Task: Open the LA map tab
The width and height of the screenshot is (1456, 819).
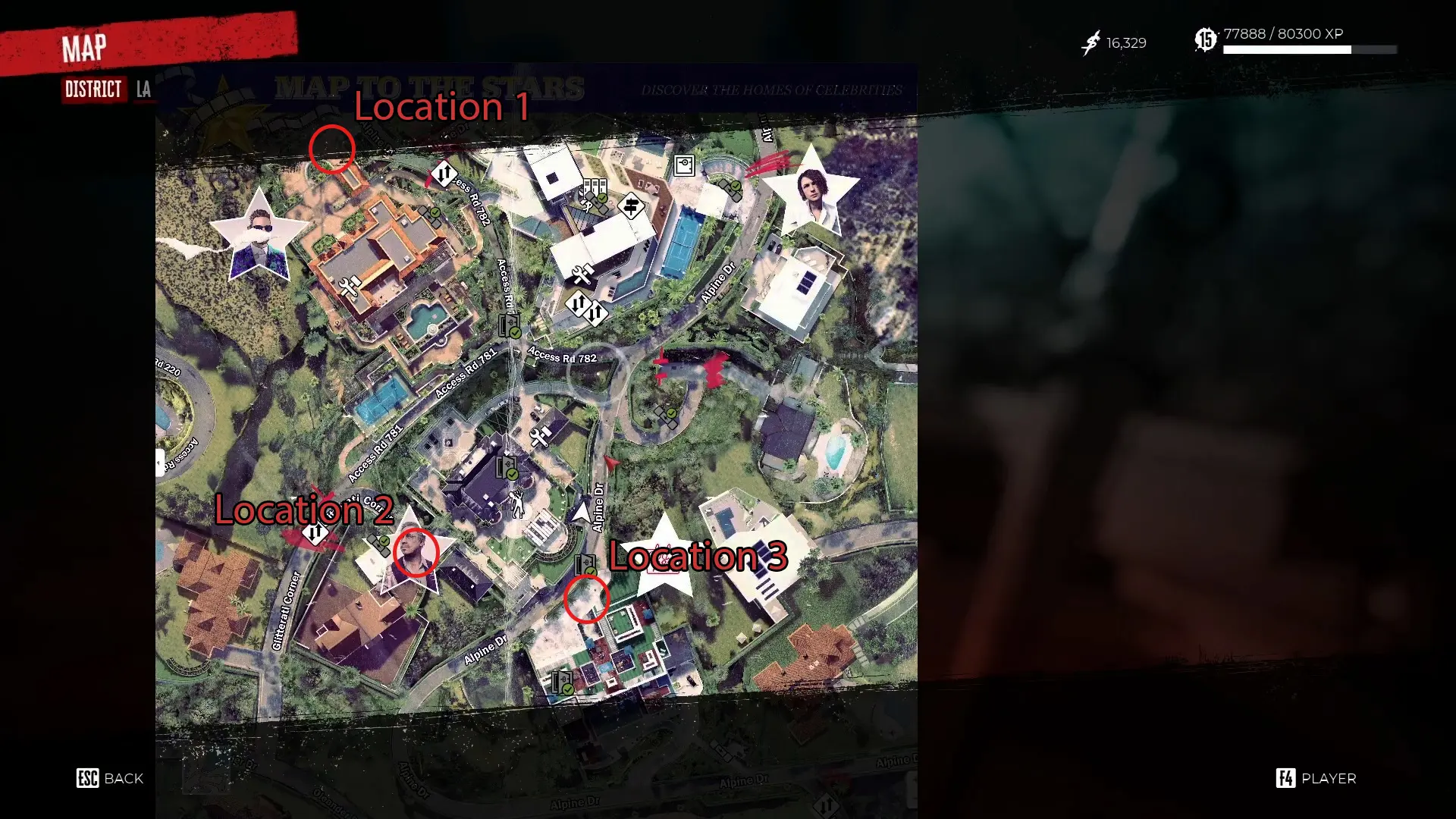Action: click(143, 89)
